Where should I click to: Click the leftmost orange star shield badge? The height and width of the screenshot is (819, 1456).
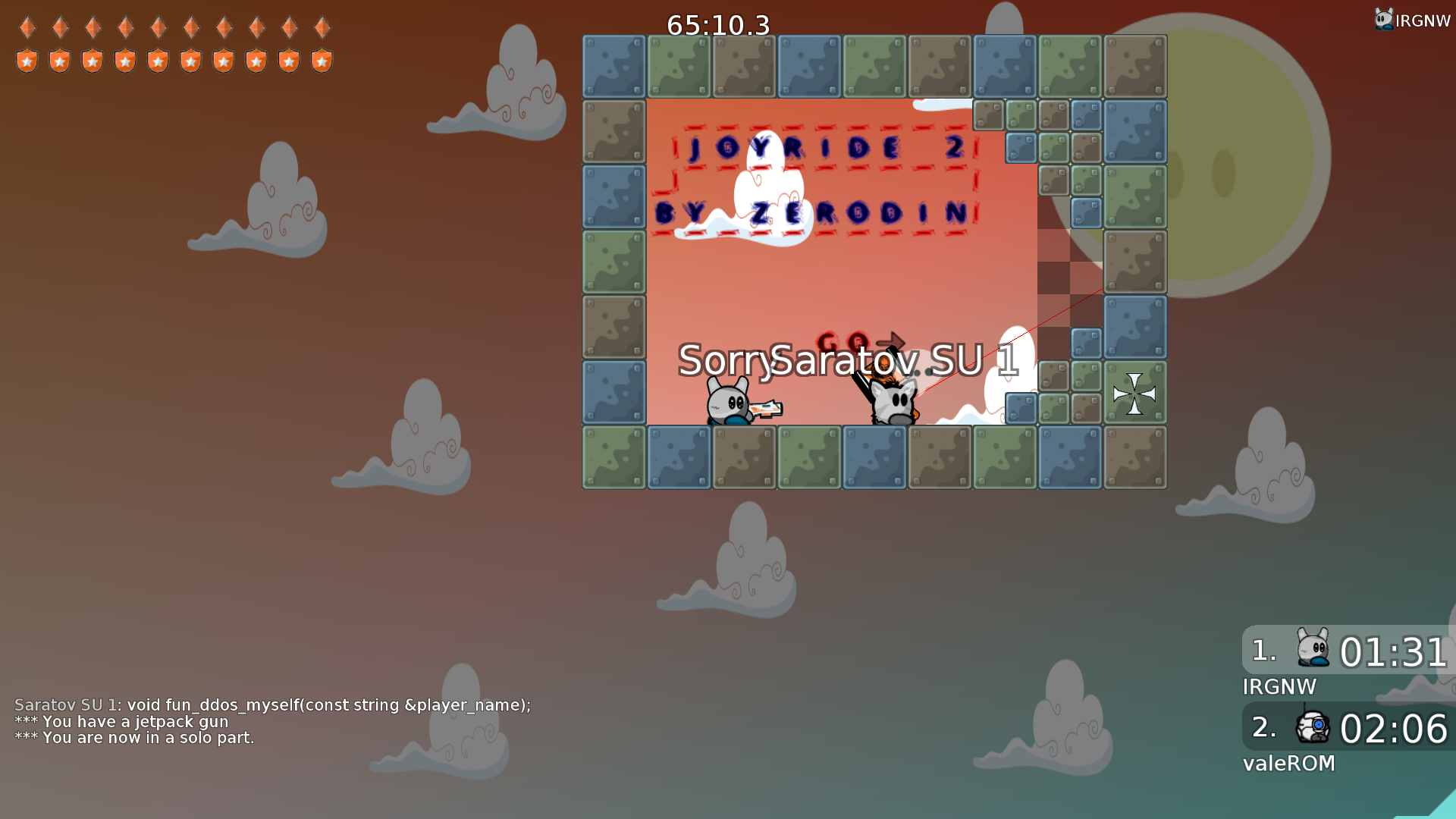tap(27, 61)
